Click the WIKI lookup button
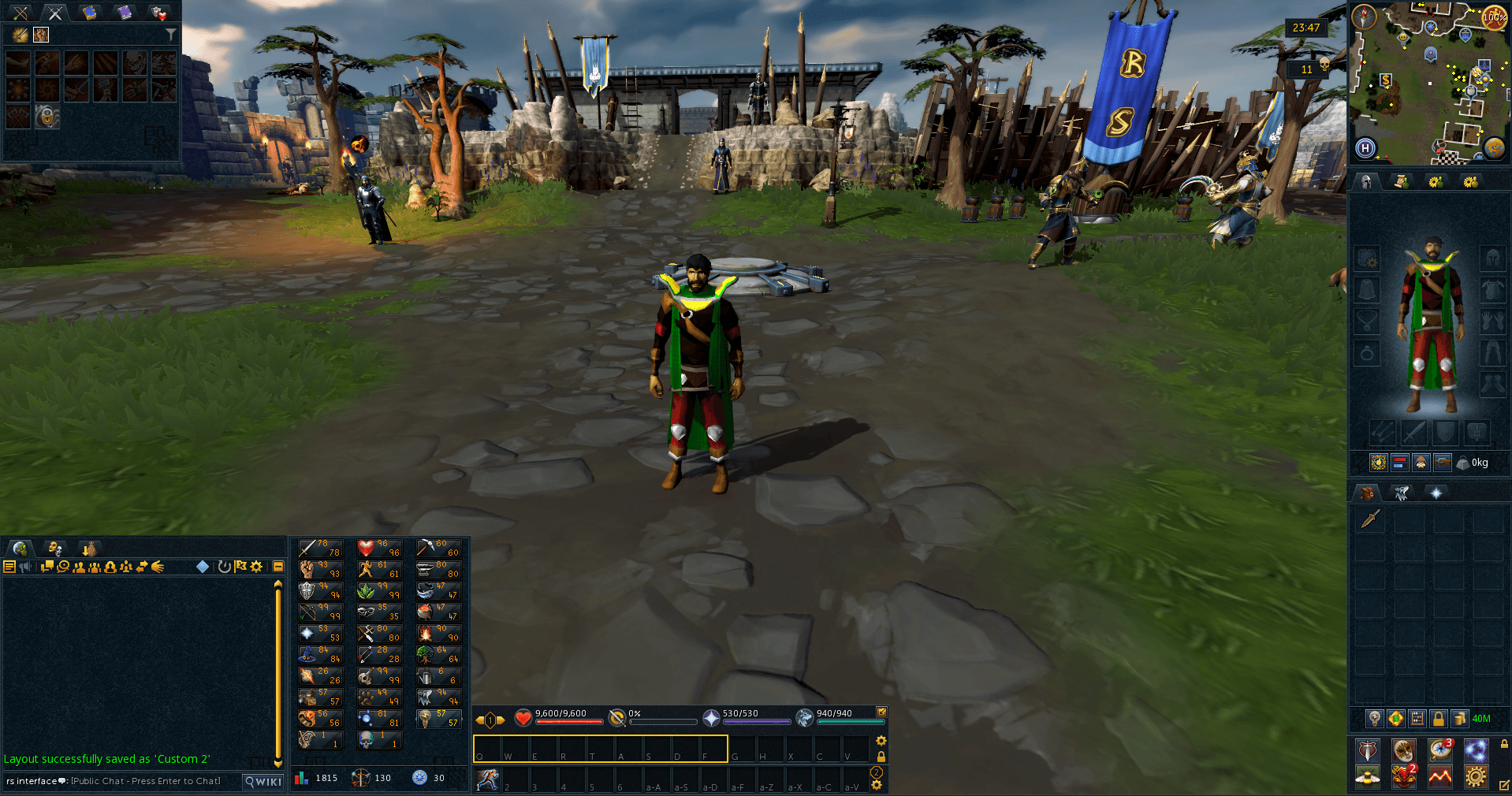The image size is (1512, 796). click(262, 781)
